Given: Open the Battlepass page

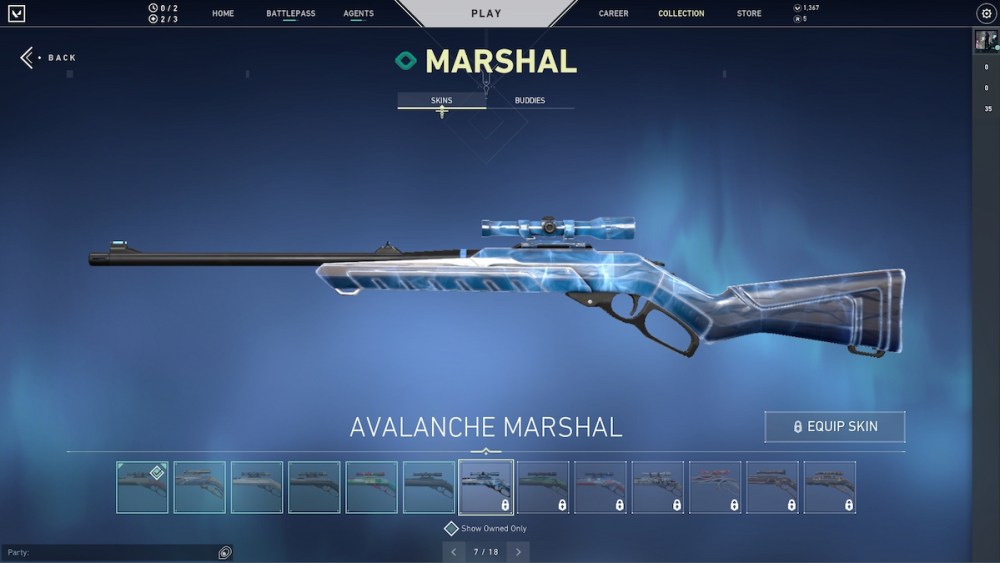Looking at the screenshot, I should tap(289, 14).
